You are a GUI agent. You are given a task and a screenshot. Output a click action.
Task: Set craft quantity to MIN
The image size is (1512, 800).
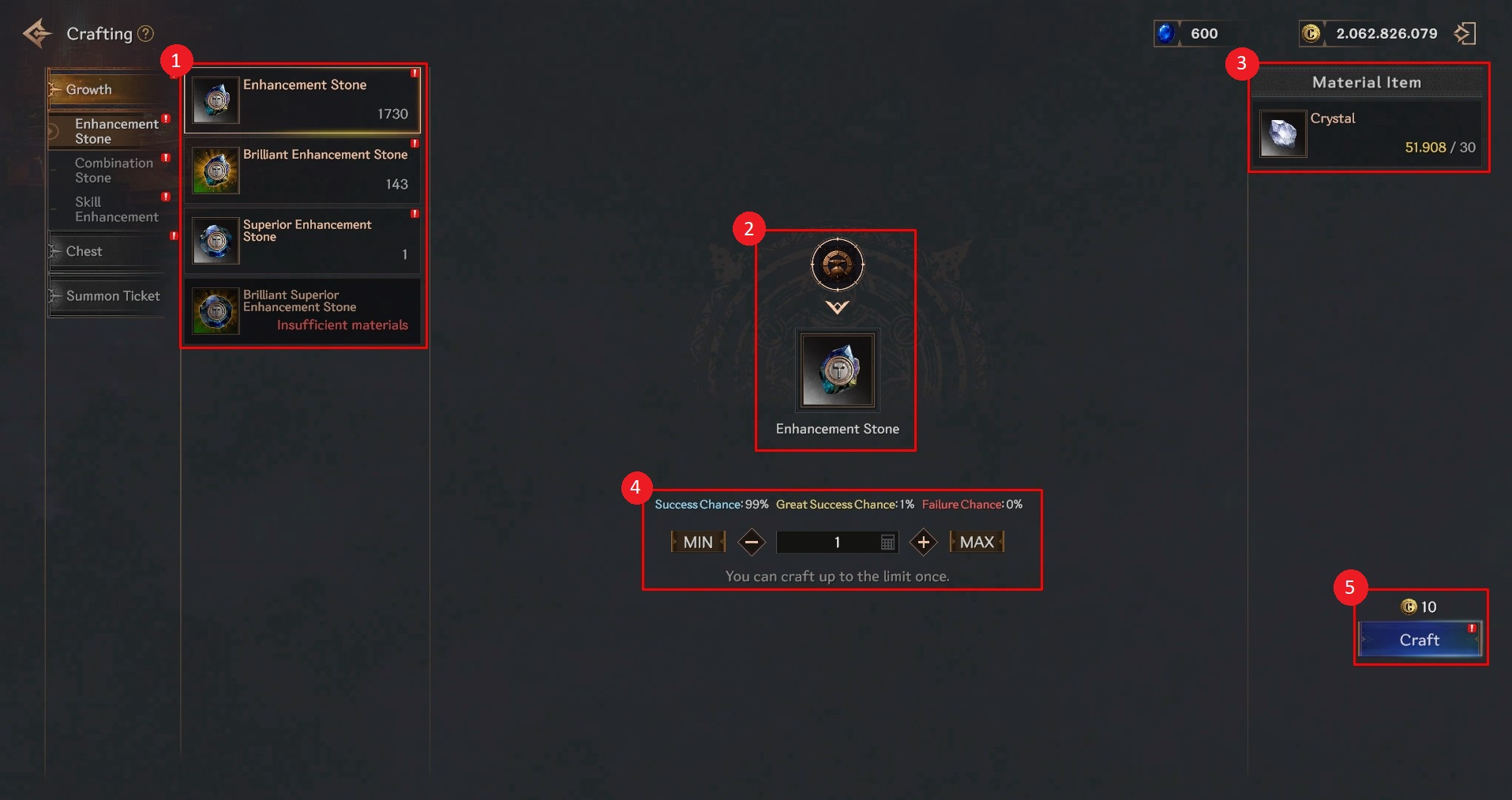coord(698,543)
